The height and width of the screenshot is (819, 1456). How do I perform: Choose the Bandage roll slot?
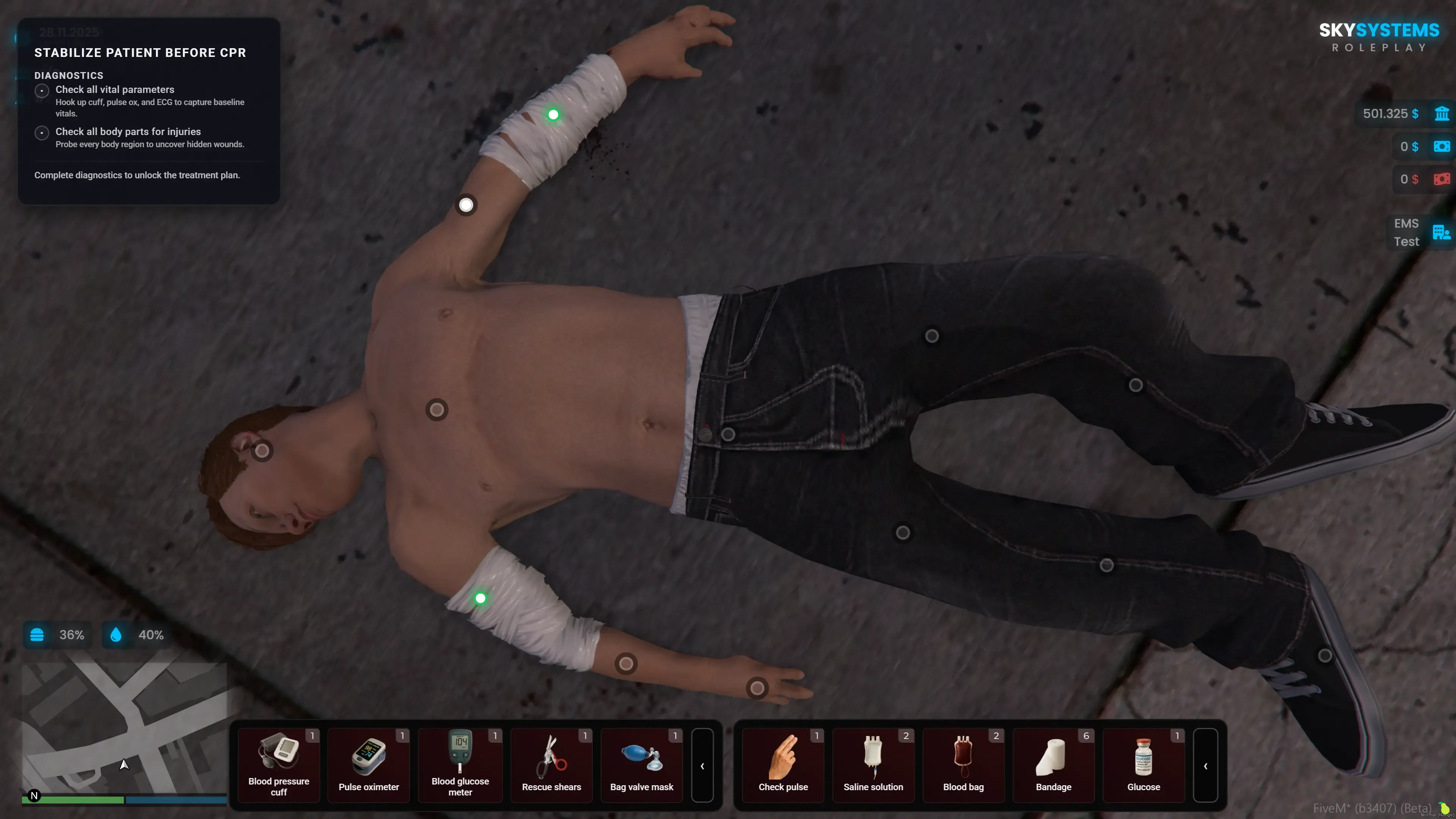tap(1053, 765)
